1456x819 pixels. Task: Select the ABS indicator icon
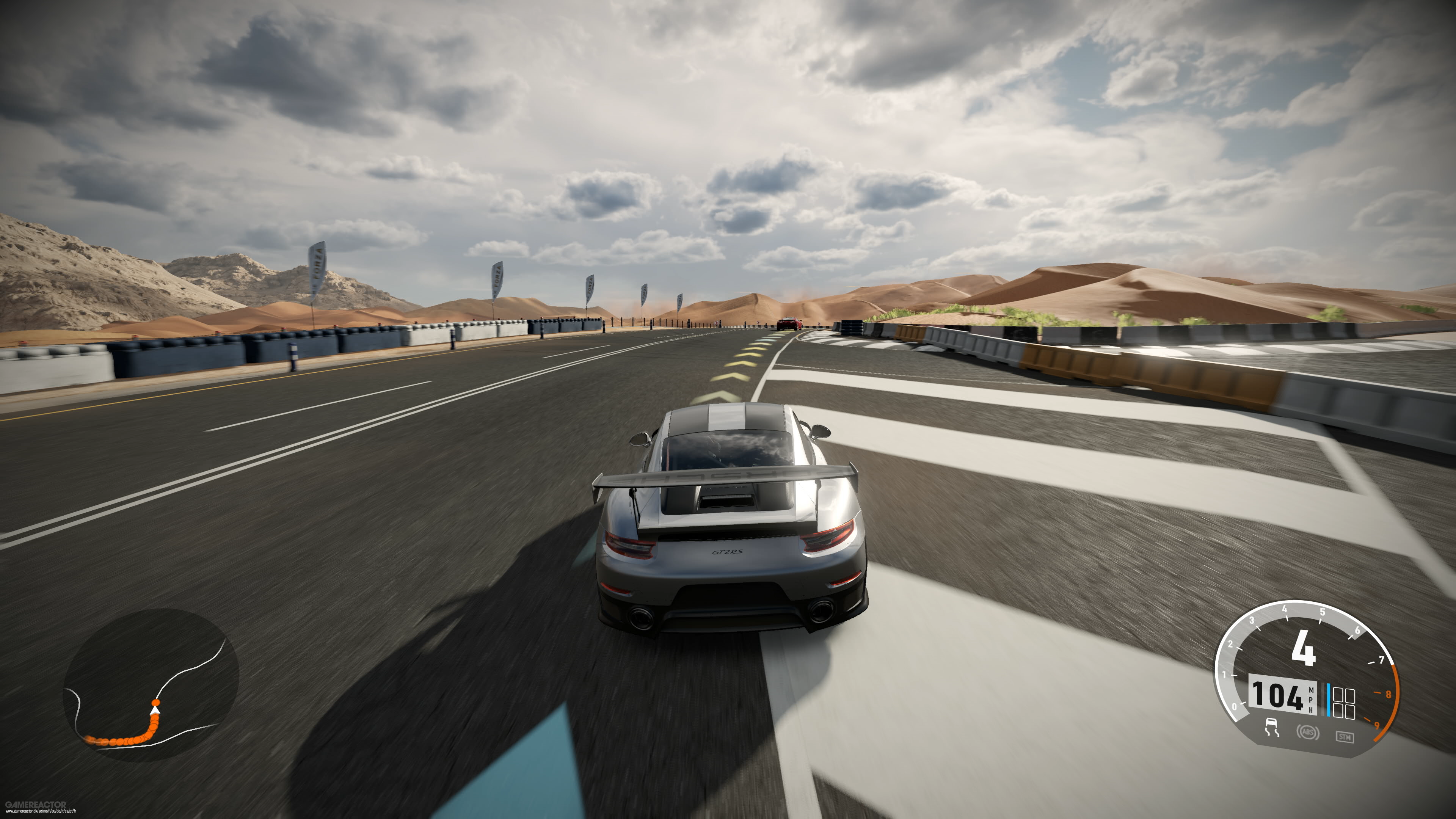(x=1307, y=733)
